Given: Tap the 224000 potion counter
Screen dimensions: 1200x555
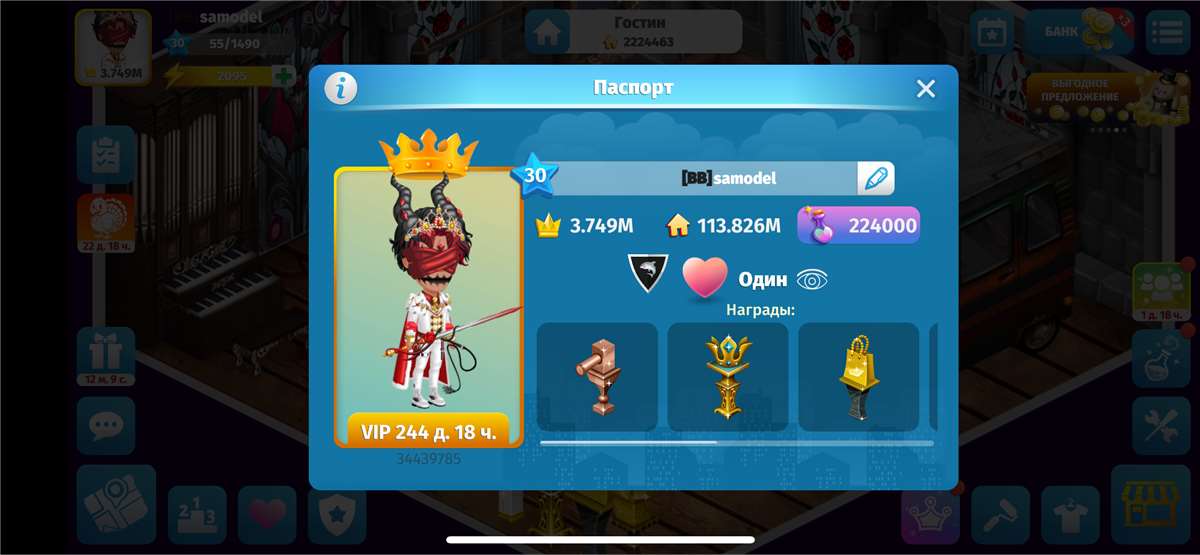Looking at the screenshot, I should (x=859, y=225).
